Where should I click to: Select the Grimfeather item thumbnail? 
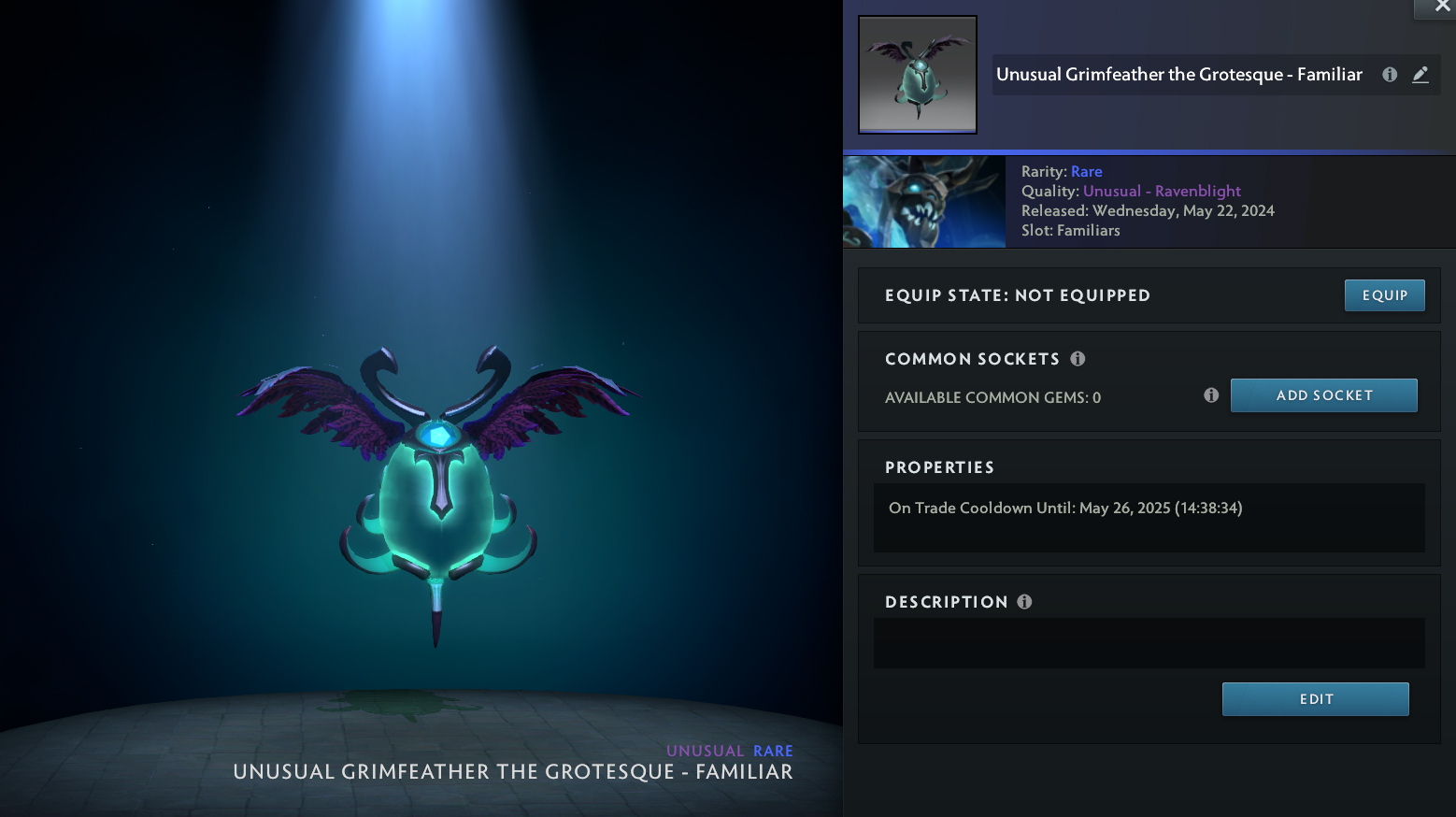coord(918,75)
